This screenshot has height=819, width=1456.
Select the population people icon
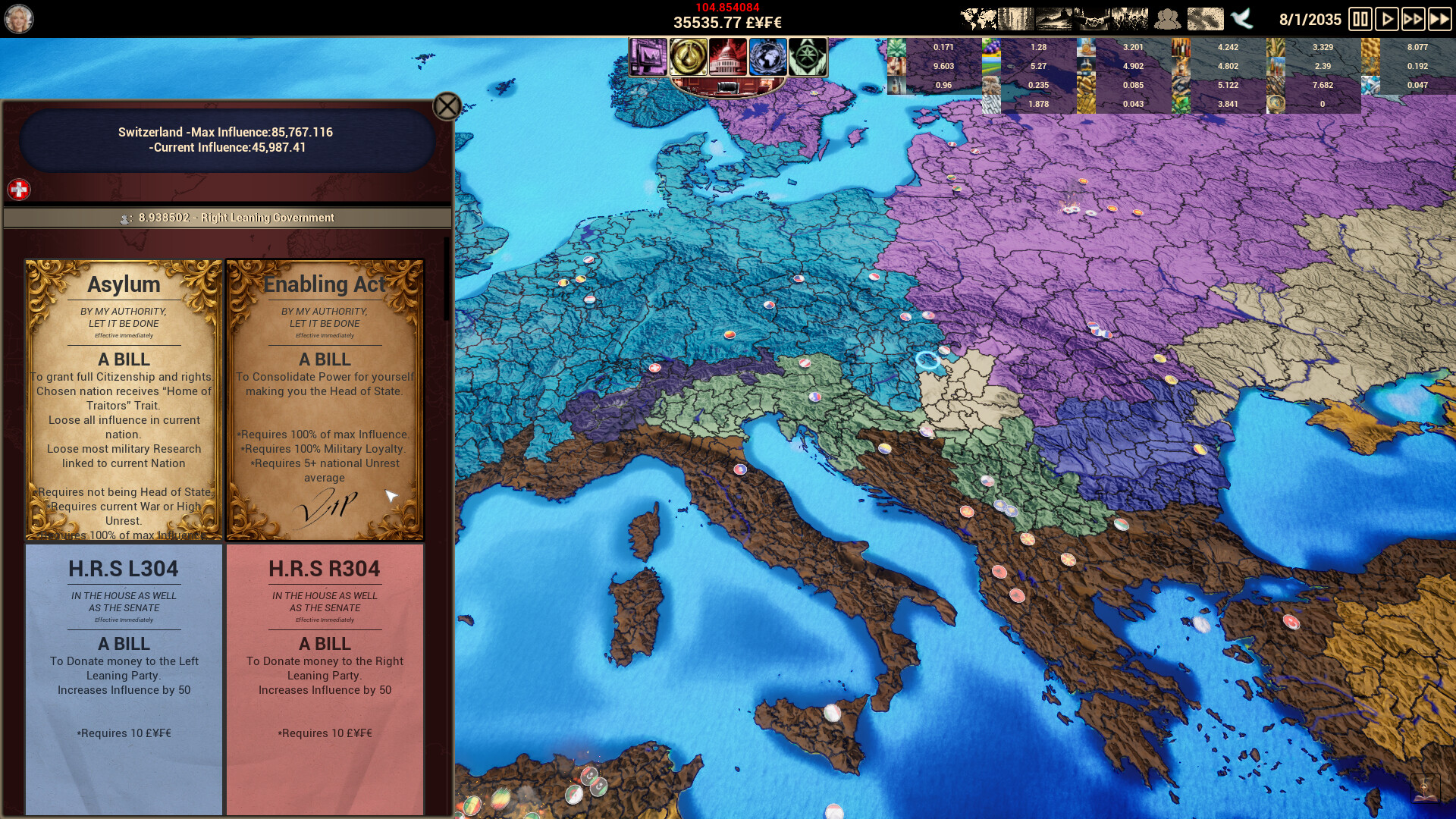point(1167,18)
